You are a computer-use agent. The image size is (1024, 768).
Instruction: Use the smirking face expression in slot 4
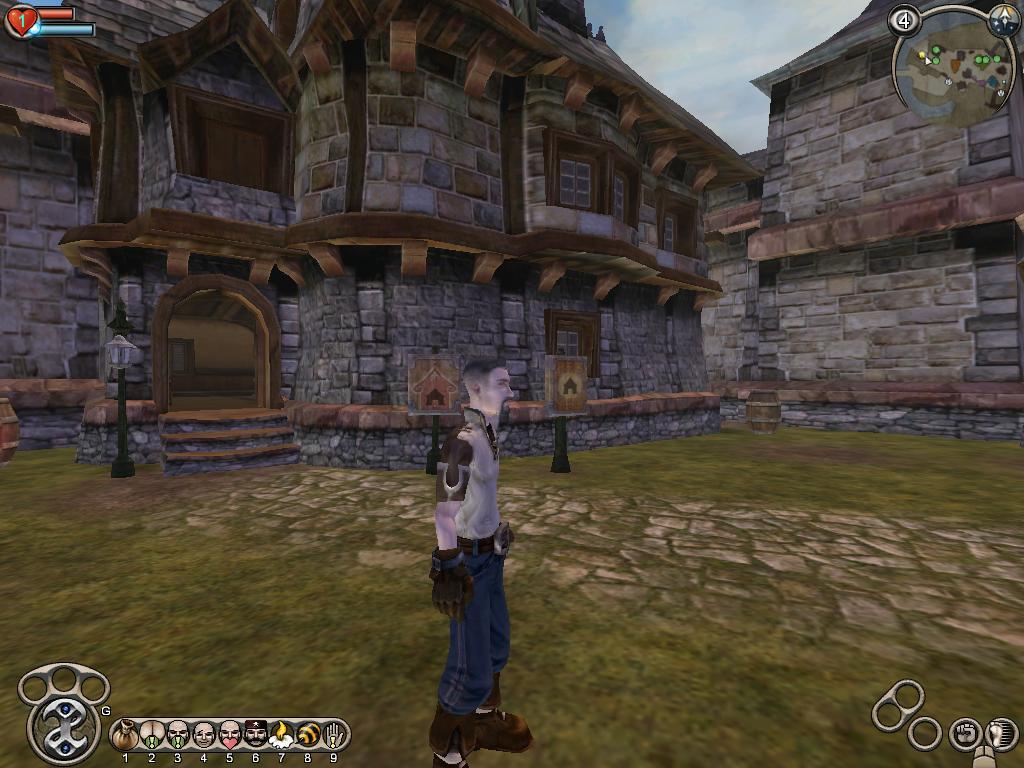[204, 735]
